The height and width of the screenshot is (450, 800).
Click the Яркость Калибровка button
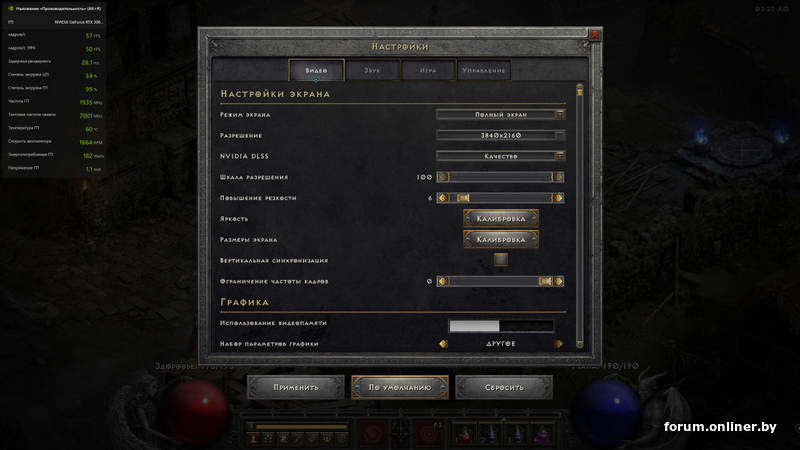click(x=501, y=218)
